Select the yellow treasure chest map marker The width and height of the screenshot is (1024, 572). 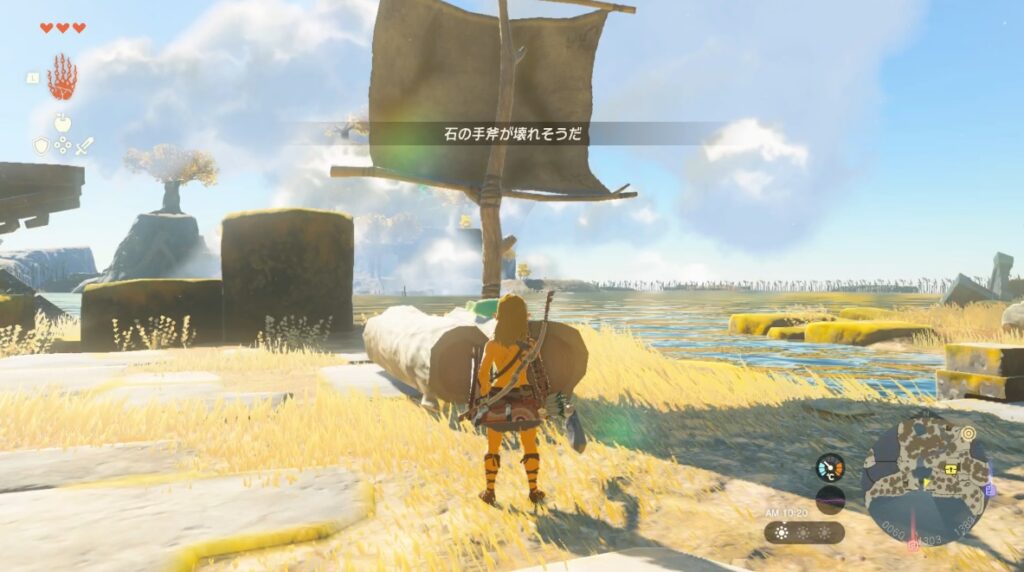pos(951,469)
